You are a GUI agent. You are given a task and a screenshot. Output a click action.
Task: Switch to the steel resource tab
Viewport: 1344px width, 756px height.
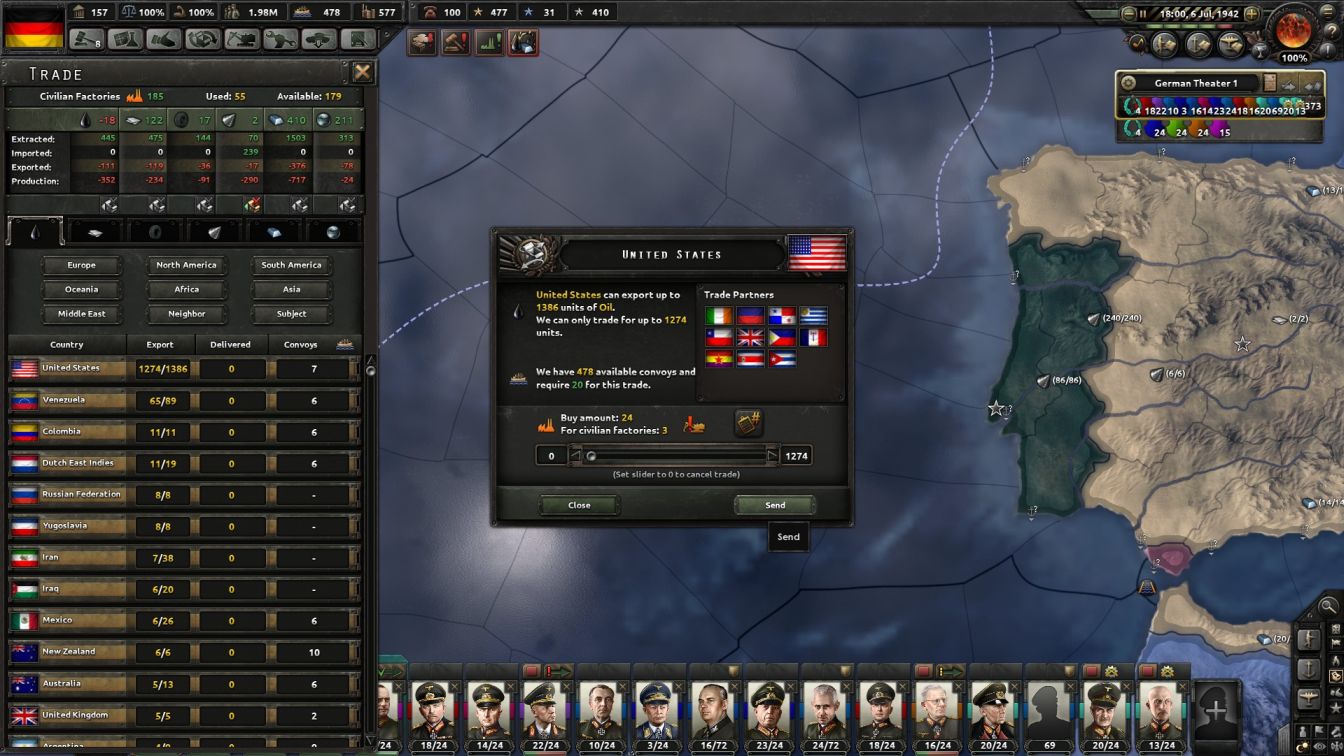(273, 231)
